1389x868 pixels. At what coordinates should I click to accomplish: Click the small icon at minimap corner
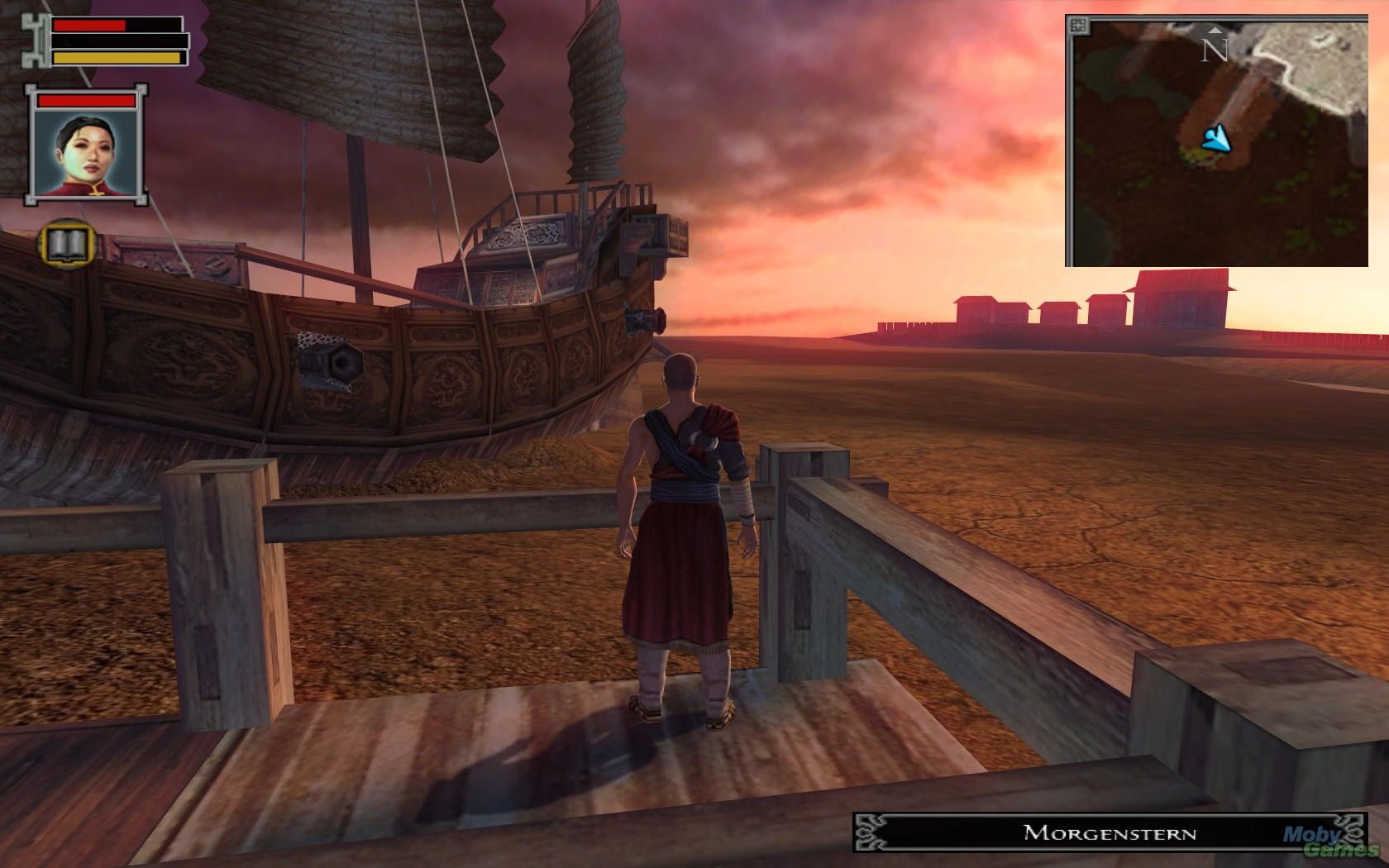coord(1078,26)
